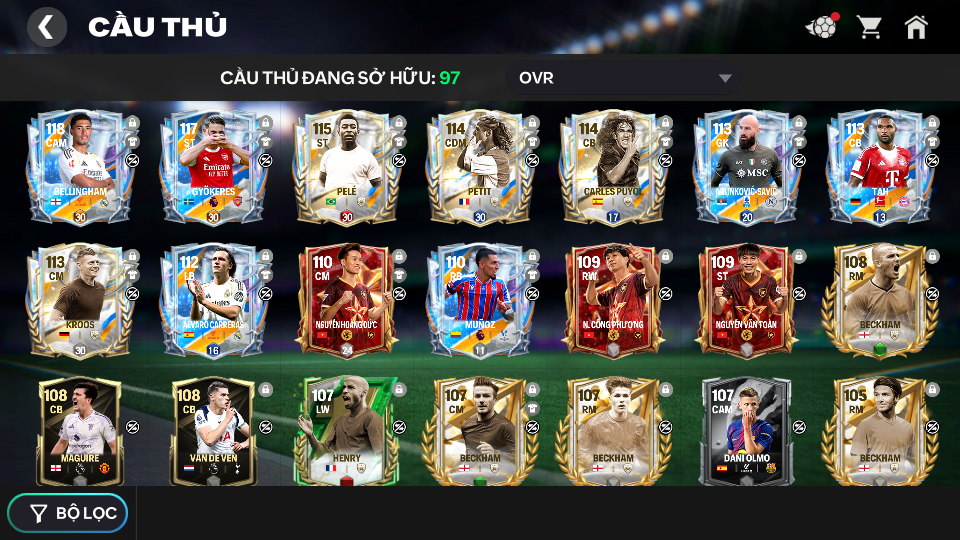The width and height of the screenshot is (960, 540).
Task: Open the OVR sort dropdown
Action: (625, 78)
